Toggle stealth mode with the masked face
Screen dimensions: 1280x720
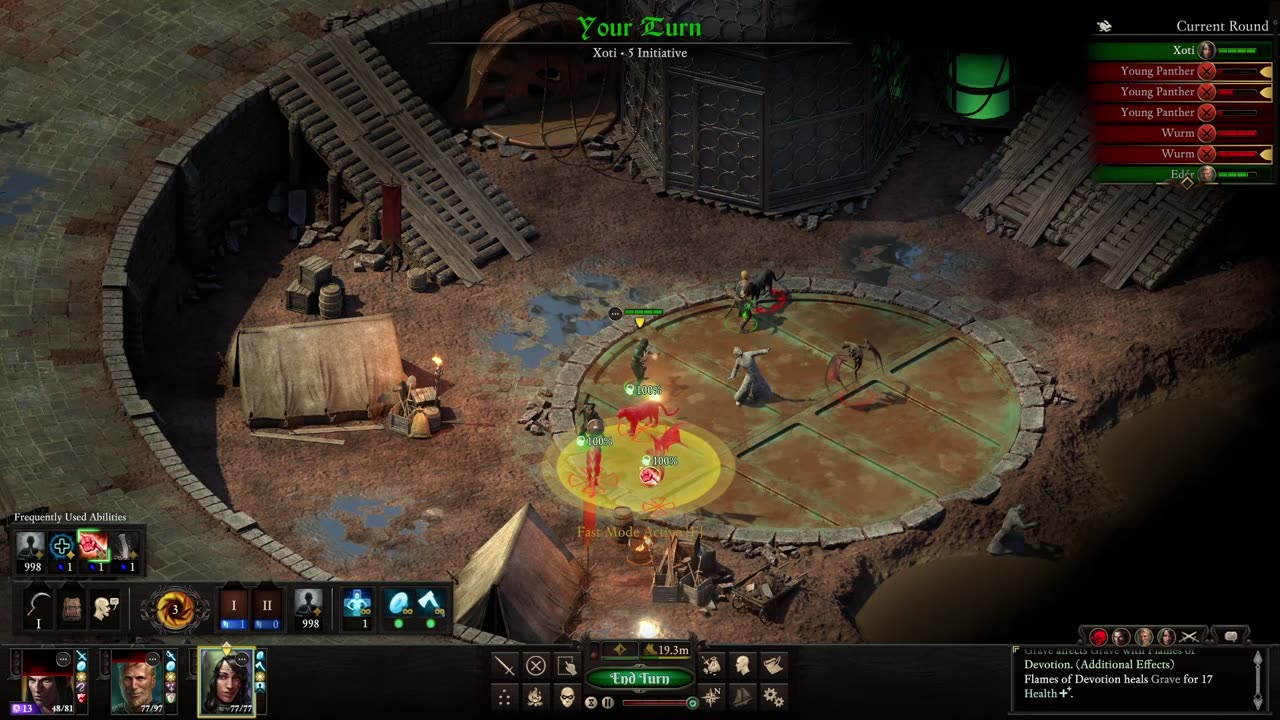coord(567,697)
